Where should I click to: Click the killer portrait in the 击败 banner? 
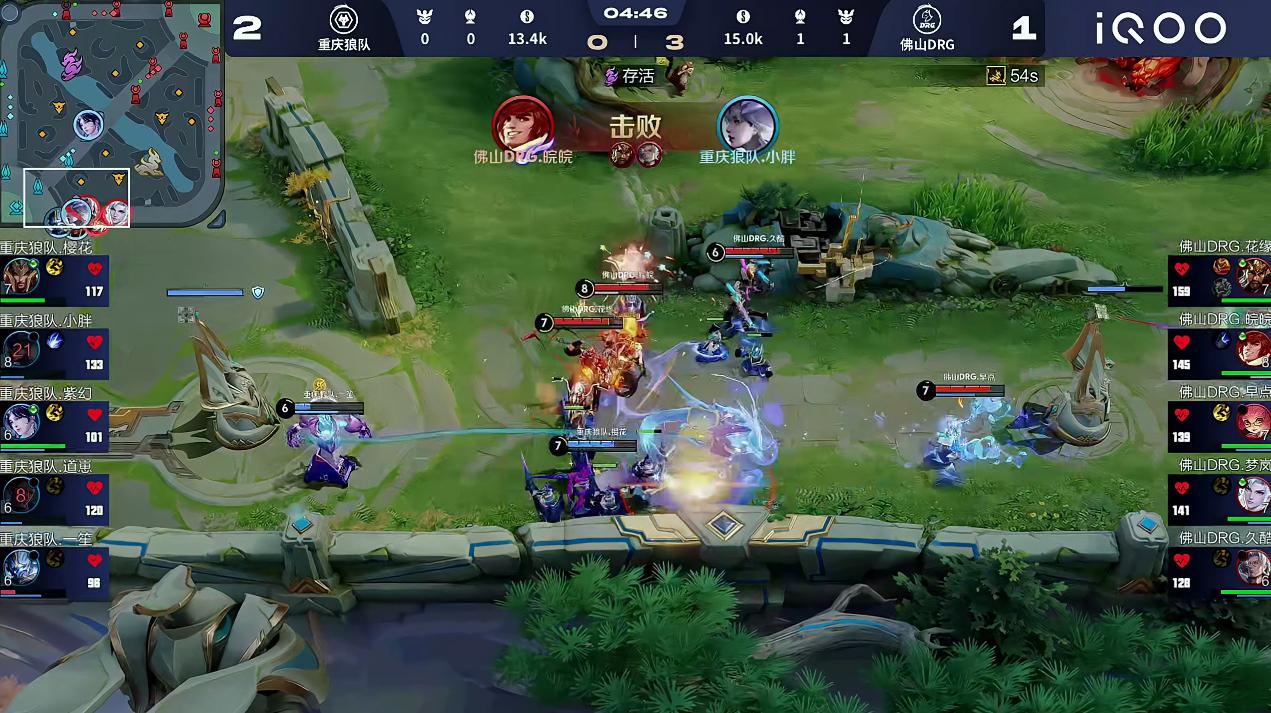tap(523, 124)
